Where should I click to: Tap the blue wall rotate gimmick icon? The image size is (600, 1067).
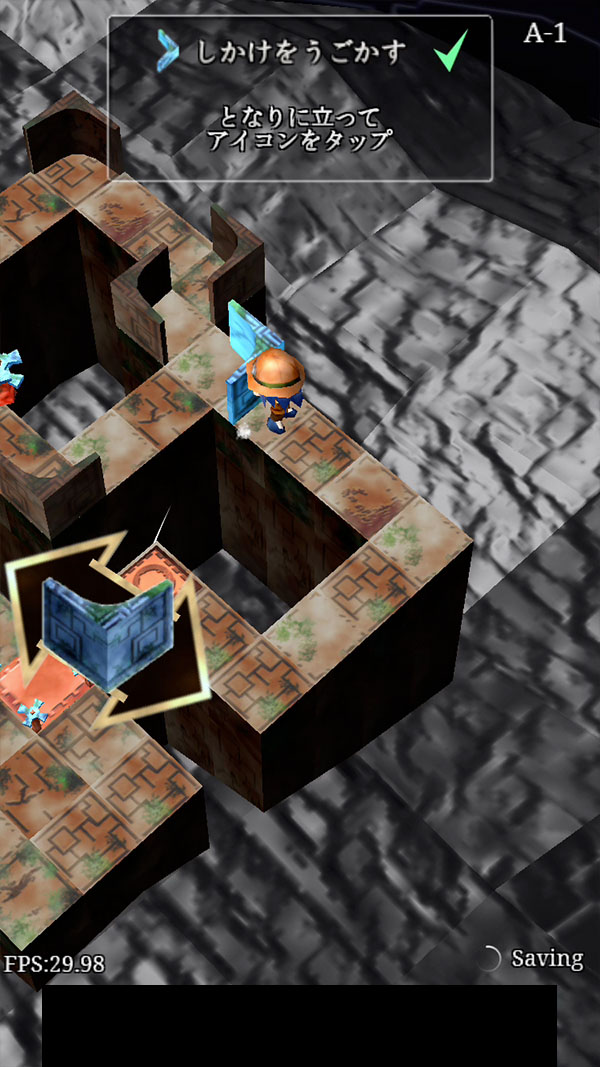click(x=107, y=627)
